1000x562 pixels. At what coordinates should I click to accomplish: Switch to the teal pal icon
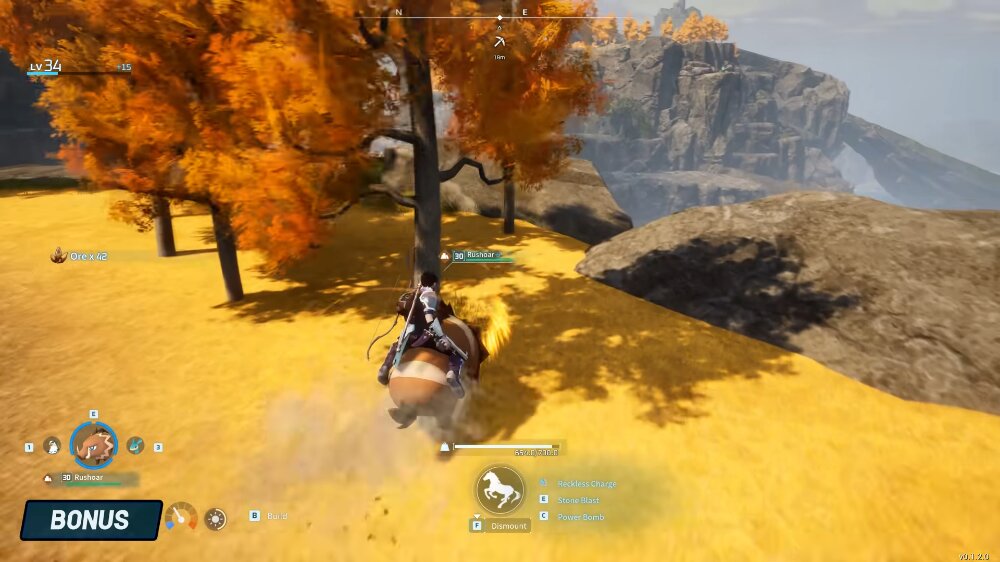click(135, 446)
